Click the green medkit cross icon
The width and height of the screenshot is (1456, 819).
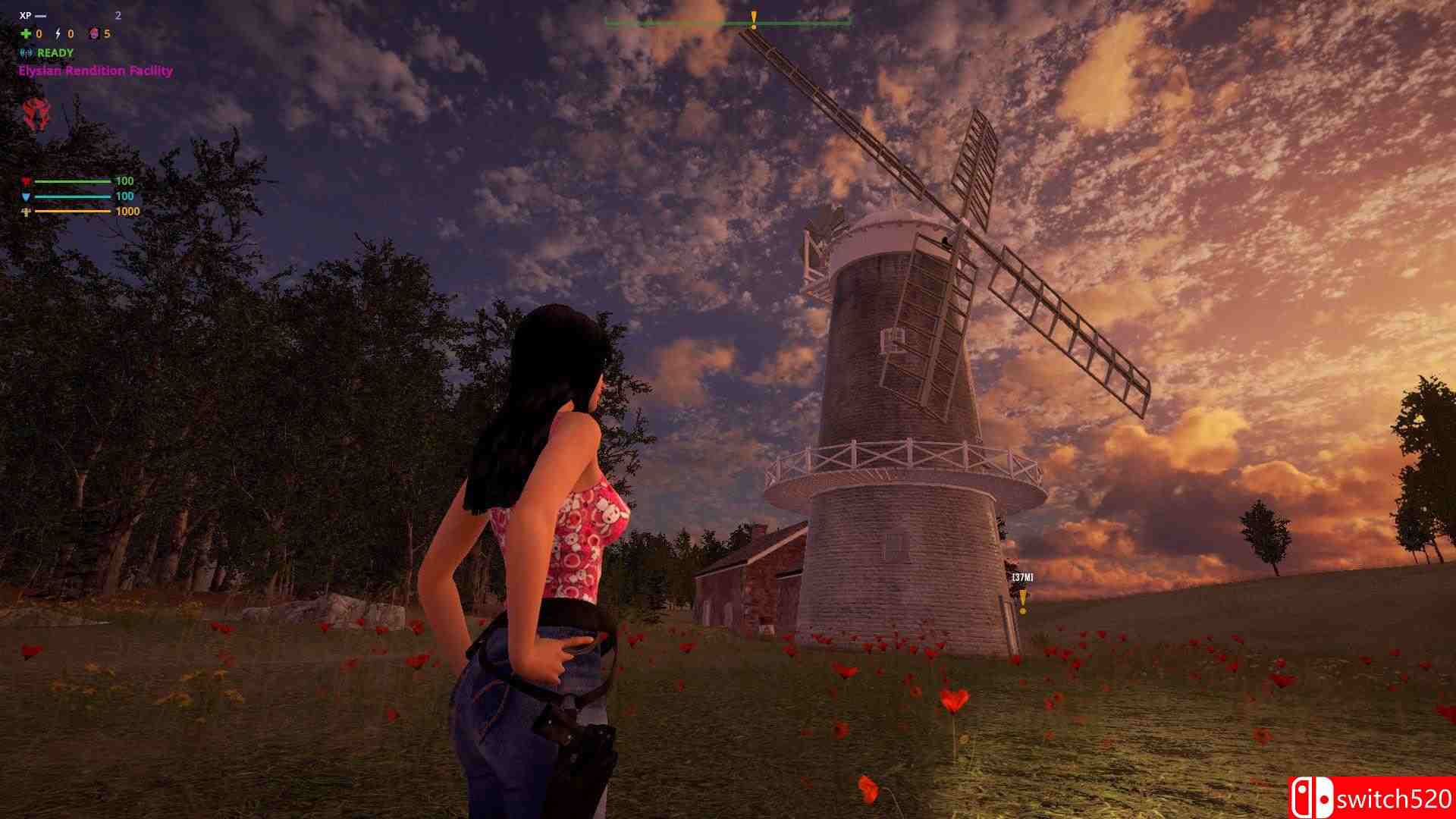[x=27, y=34]
